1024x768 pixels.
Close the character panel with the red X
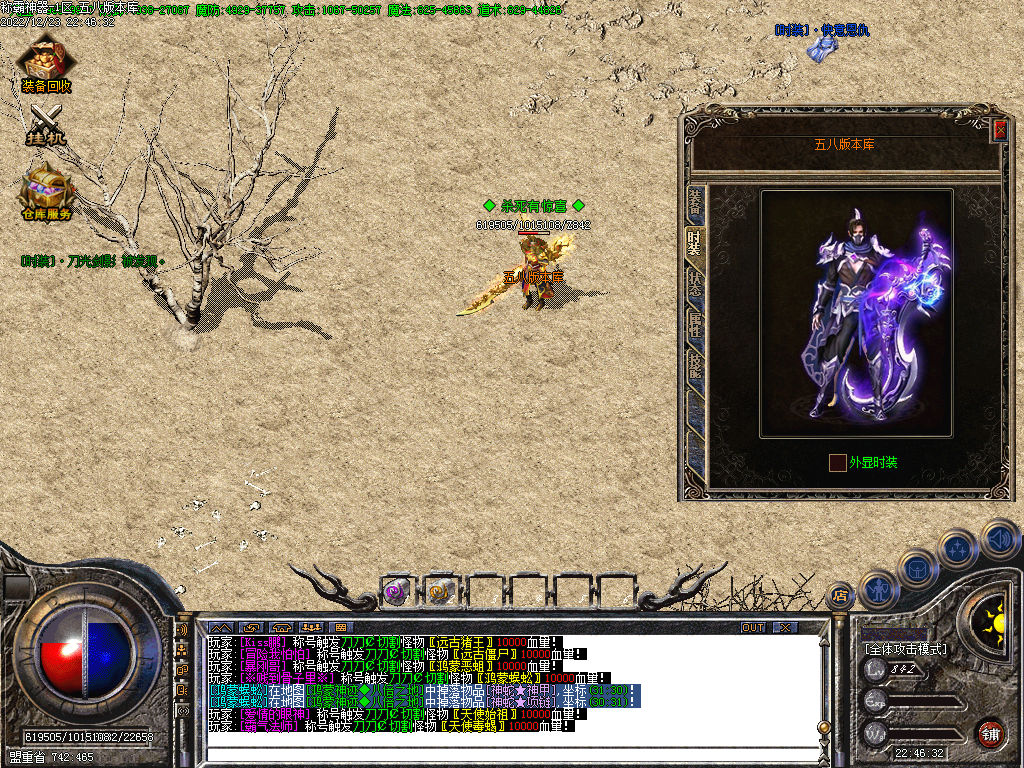coord(999,130)
